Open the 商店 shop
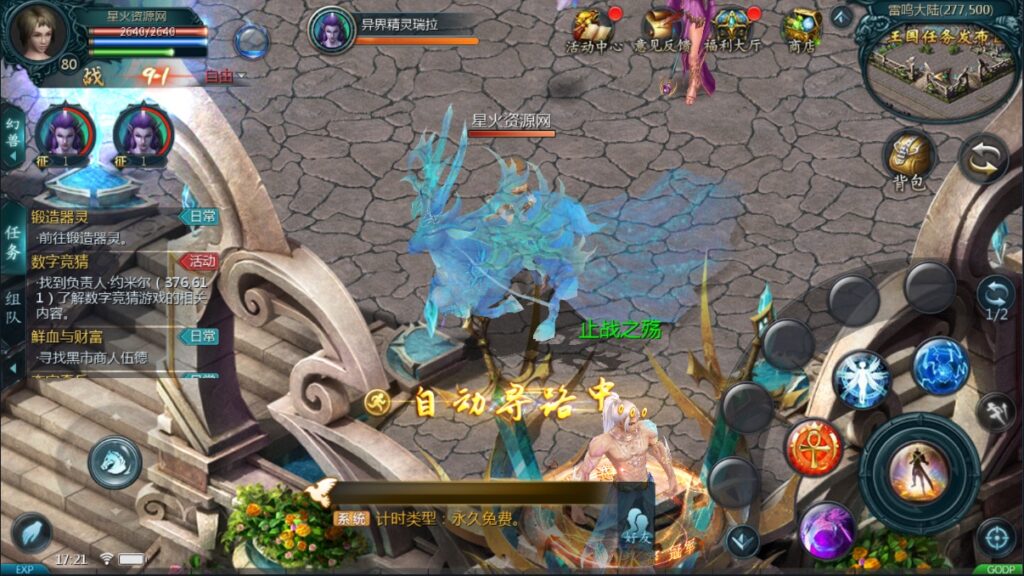 [x=801, y=28]
